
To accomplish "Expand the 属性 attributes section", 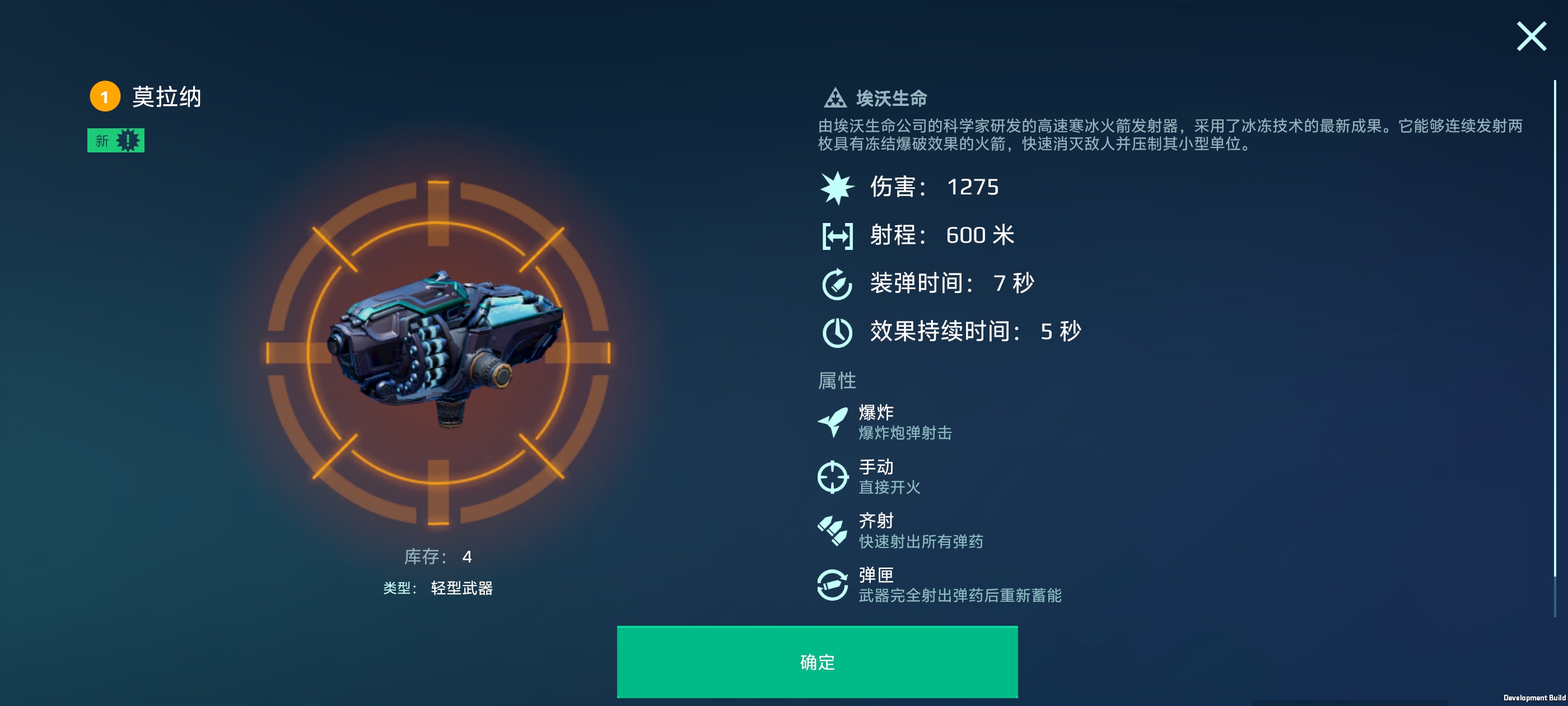I will tap(837, 380).
